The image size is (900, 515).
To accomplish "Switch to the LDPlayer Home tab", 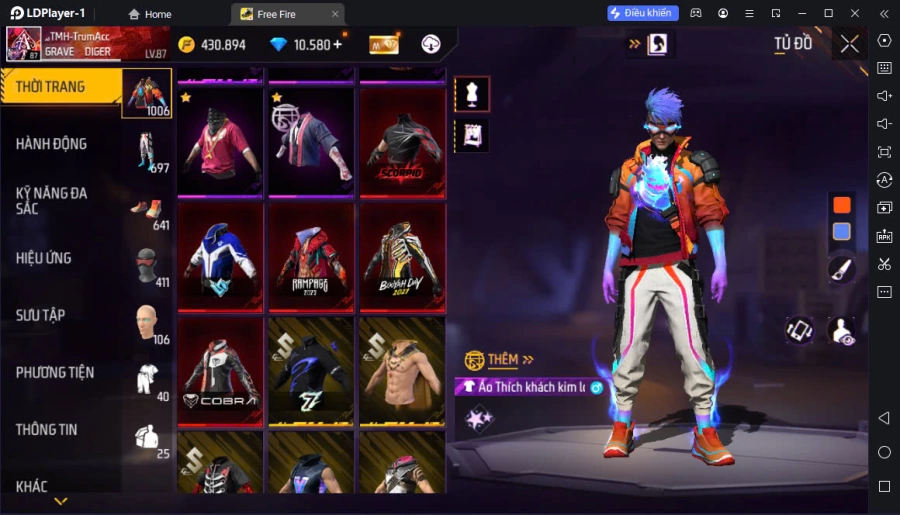I will 148,14.
